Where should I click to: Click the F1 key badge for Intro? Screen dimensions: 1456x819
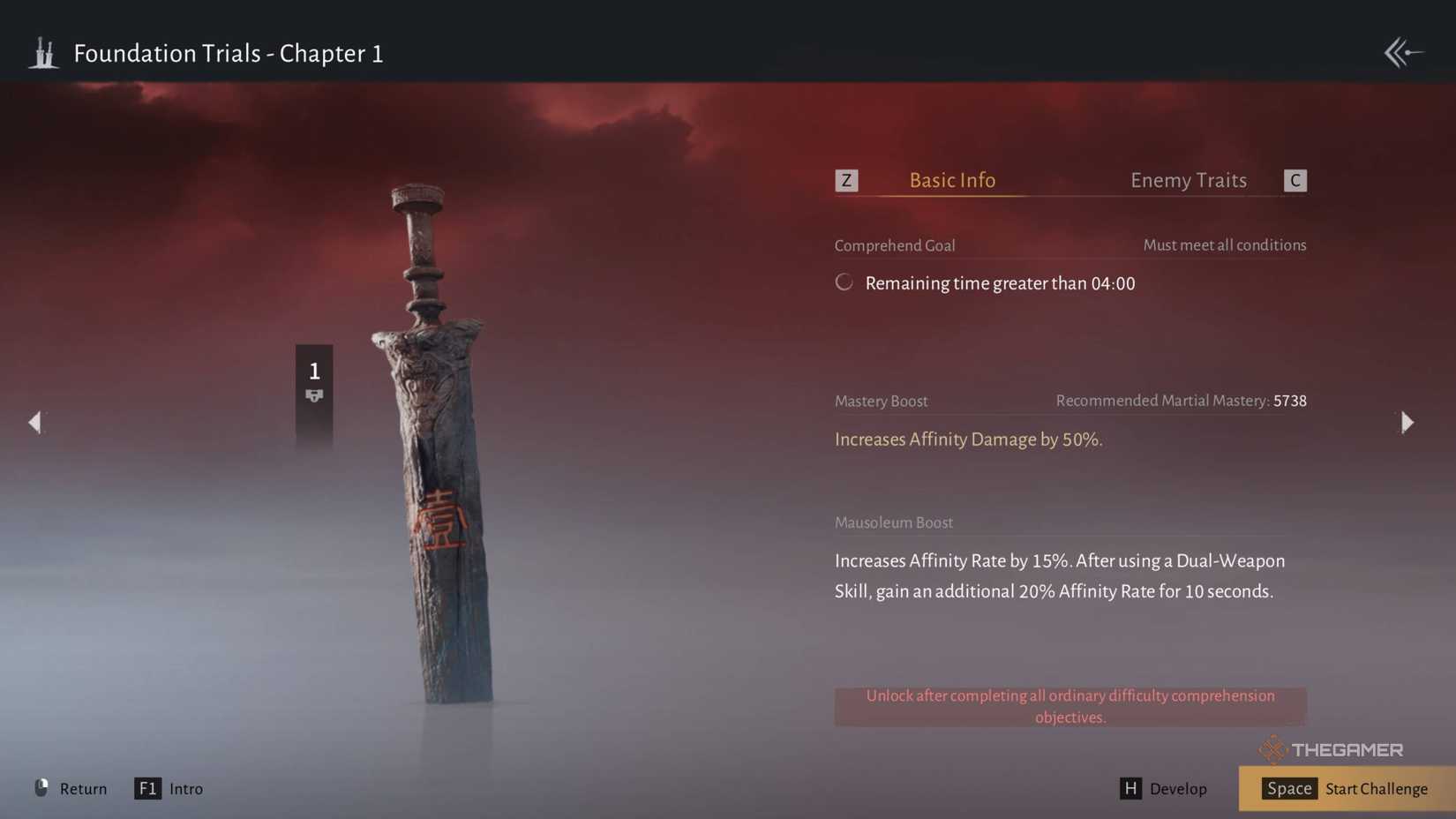(147, 788)
